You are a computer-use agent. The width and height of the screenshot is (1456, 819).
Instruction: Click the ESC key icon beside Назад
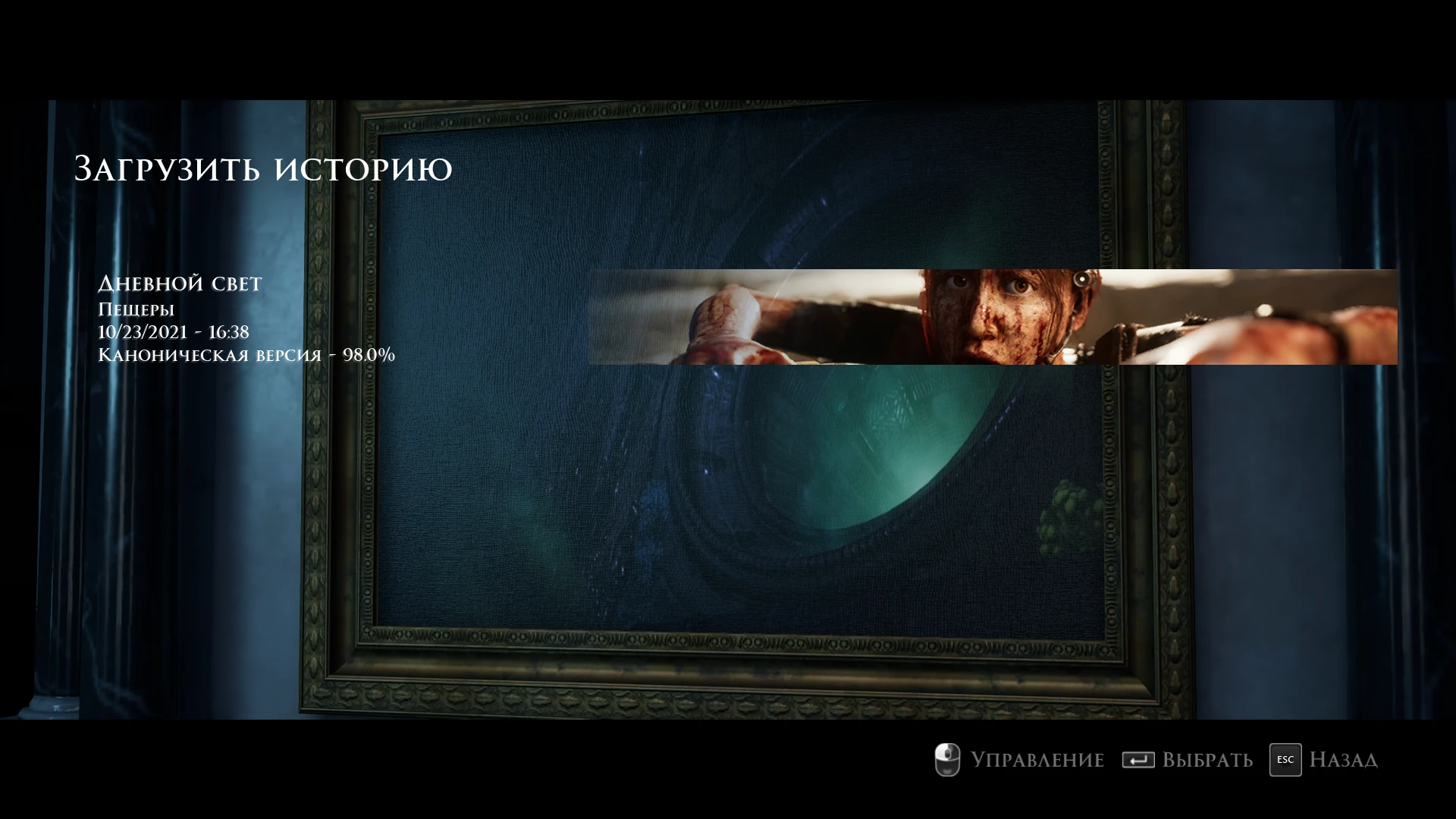1284,759
